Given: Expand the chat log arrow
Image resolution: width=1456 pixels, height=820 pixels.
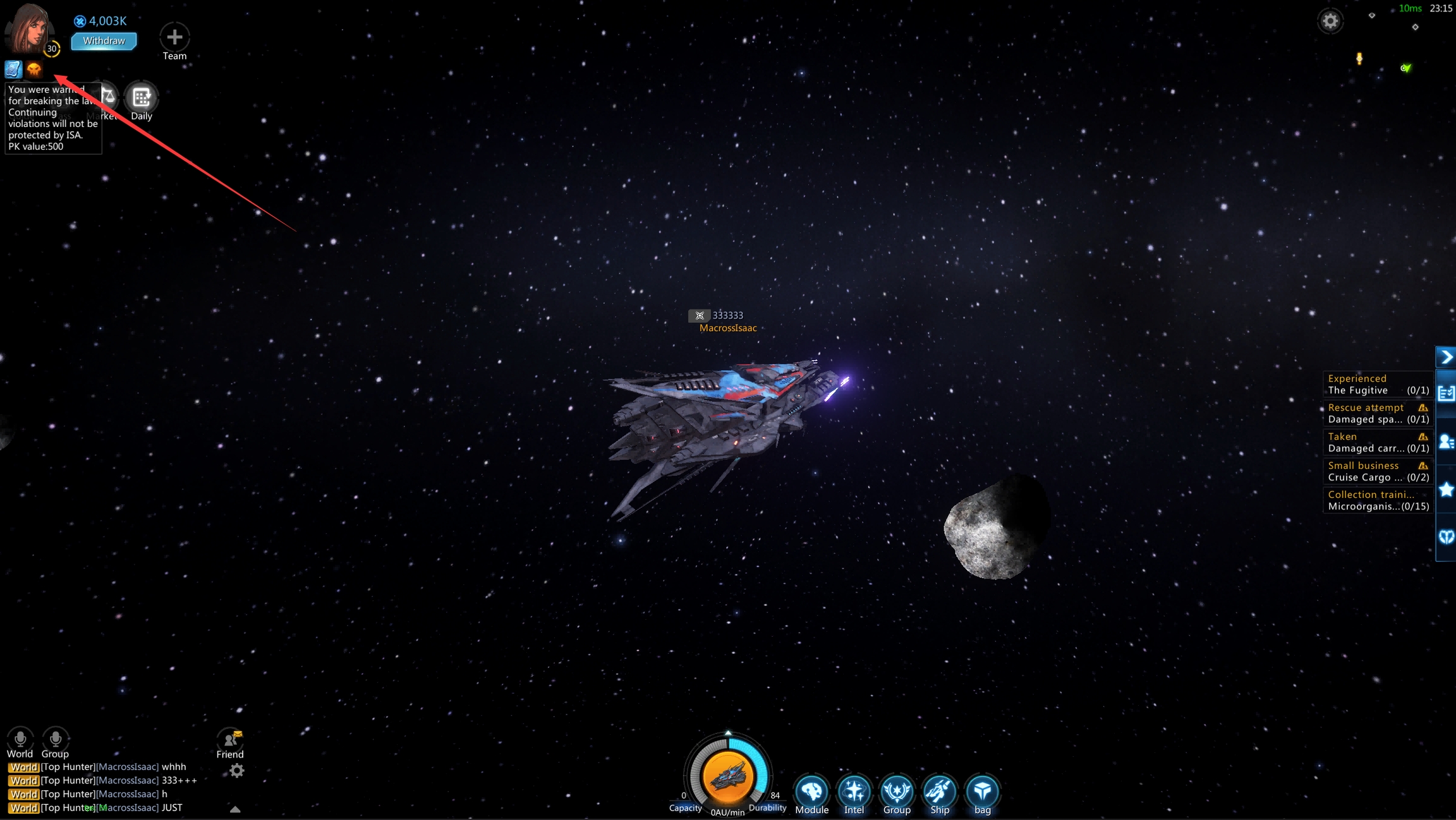Looking at the screenshot, I should point(235,809).
